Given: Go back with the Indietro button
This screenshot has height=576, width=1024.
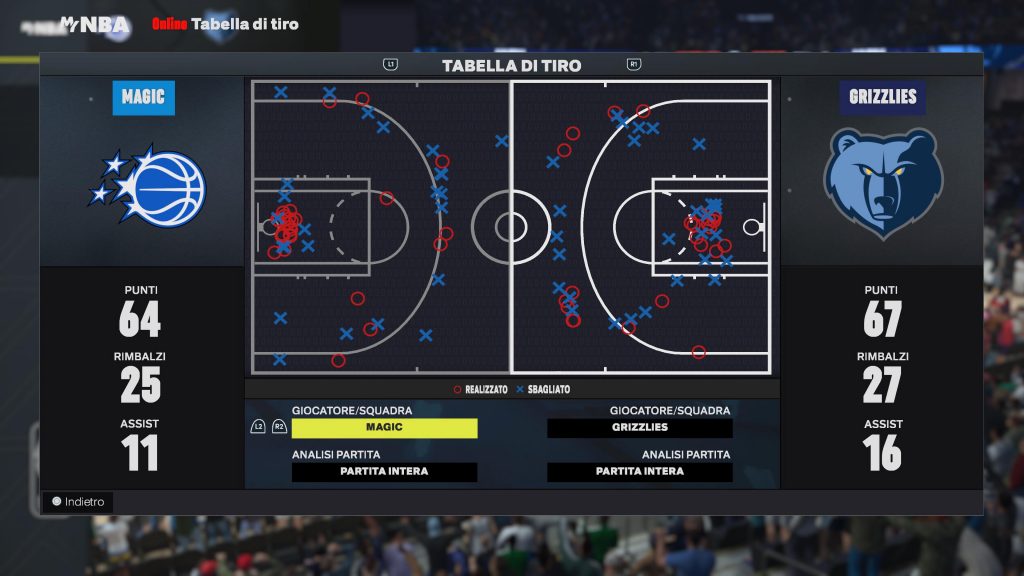Looking at the screenshot, I should tap(78, 502).
